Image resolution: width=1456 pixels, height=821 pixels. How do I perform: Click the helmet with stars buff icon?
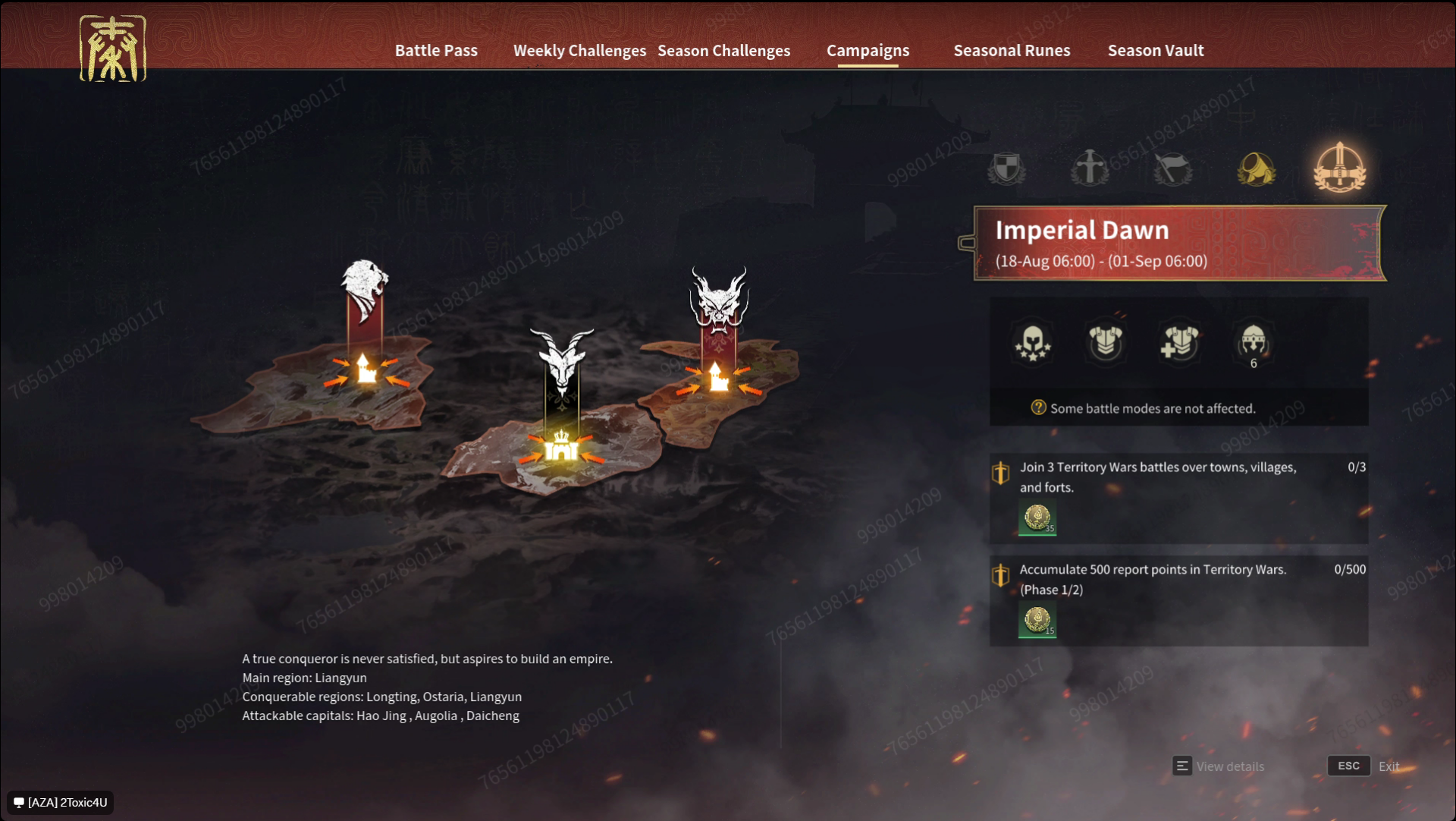click(1032, 343)
